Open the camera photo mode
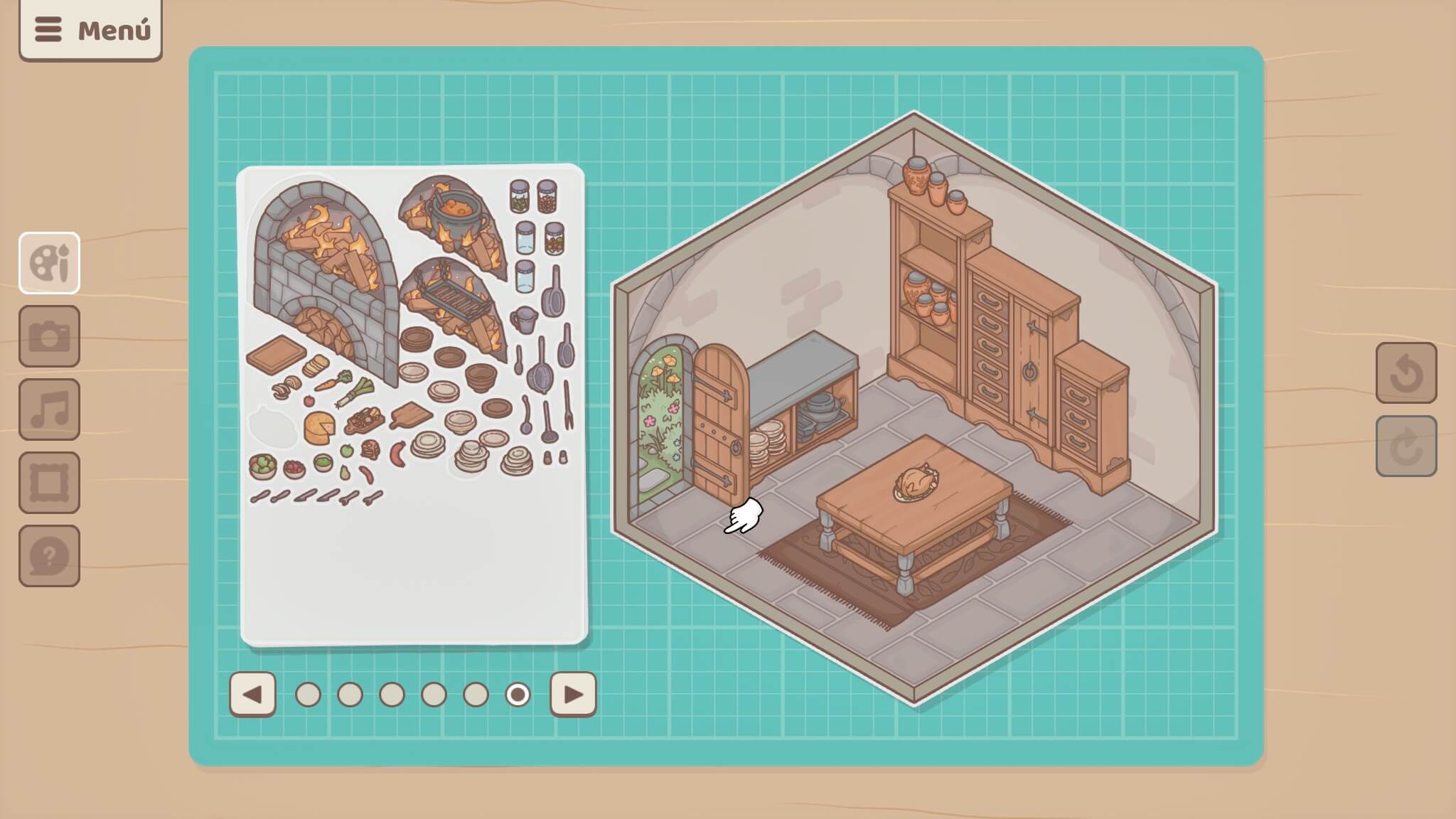Image resolution: width=1456 pixels, height=819 pixels. click(49, 336)
